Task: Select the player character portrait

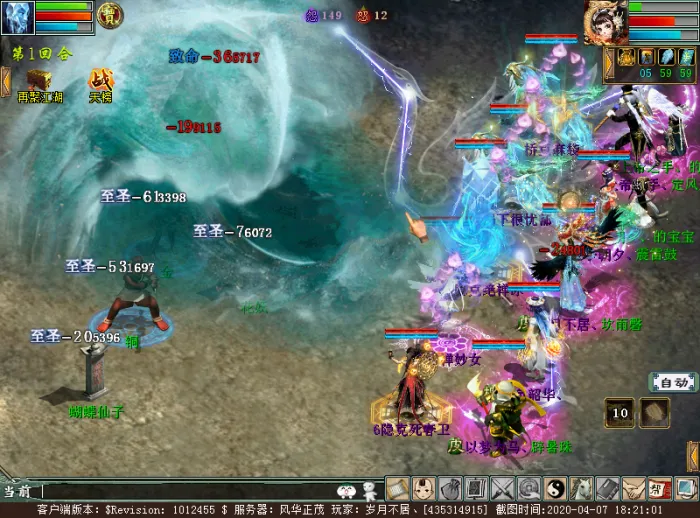Action: tap(604, 20)
